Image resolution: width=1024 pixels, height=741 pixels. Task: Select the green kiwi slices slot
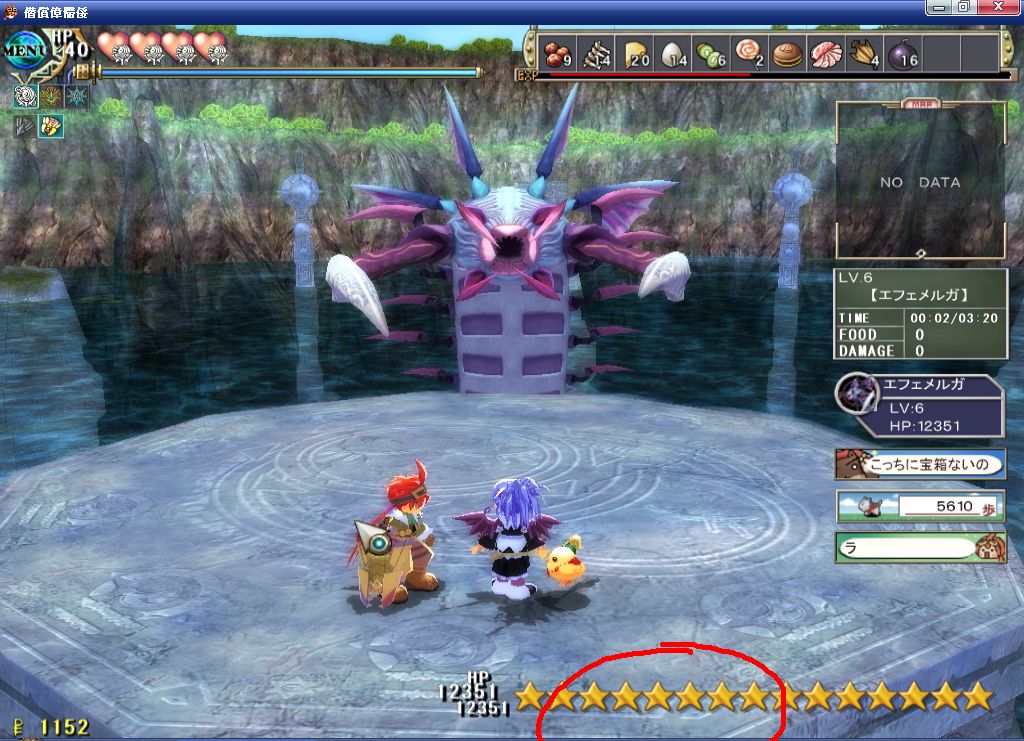[x=712, y=53]
